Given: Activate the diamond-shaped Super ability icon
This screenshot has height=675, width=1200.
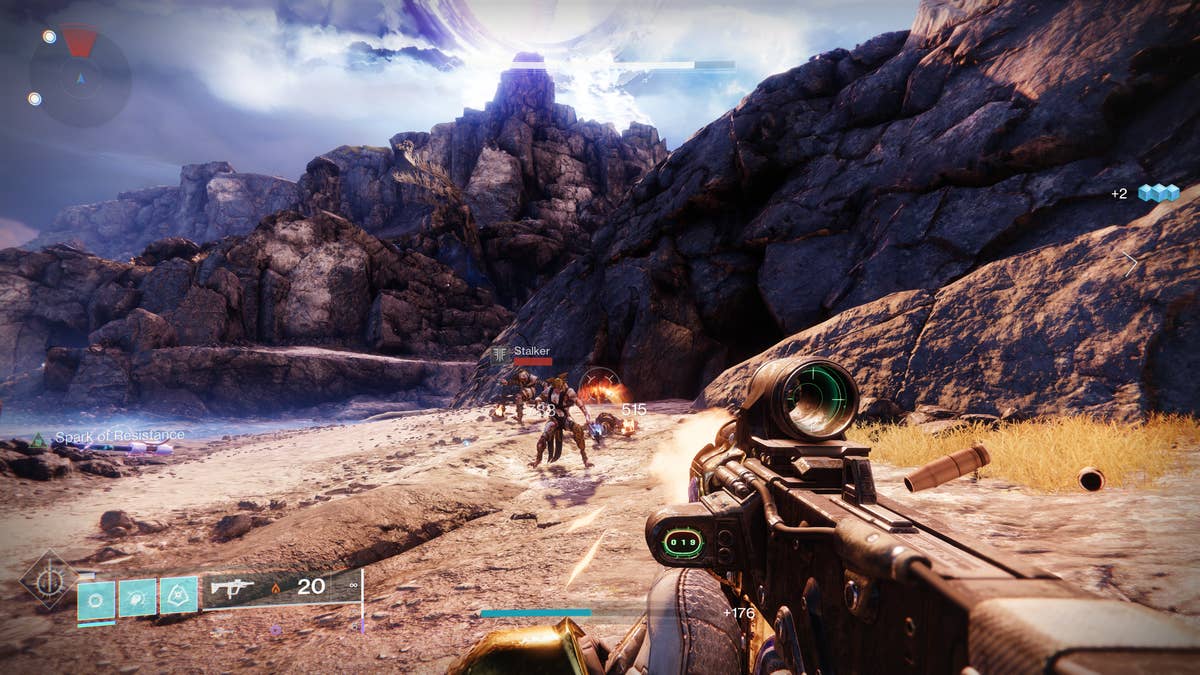Looking at the screenshot, I should pos(49,580).
